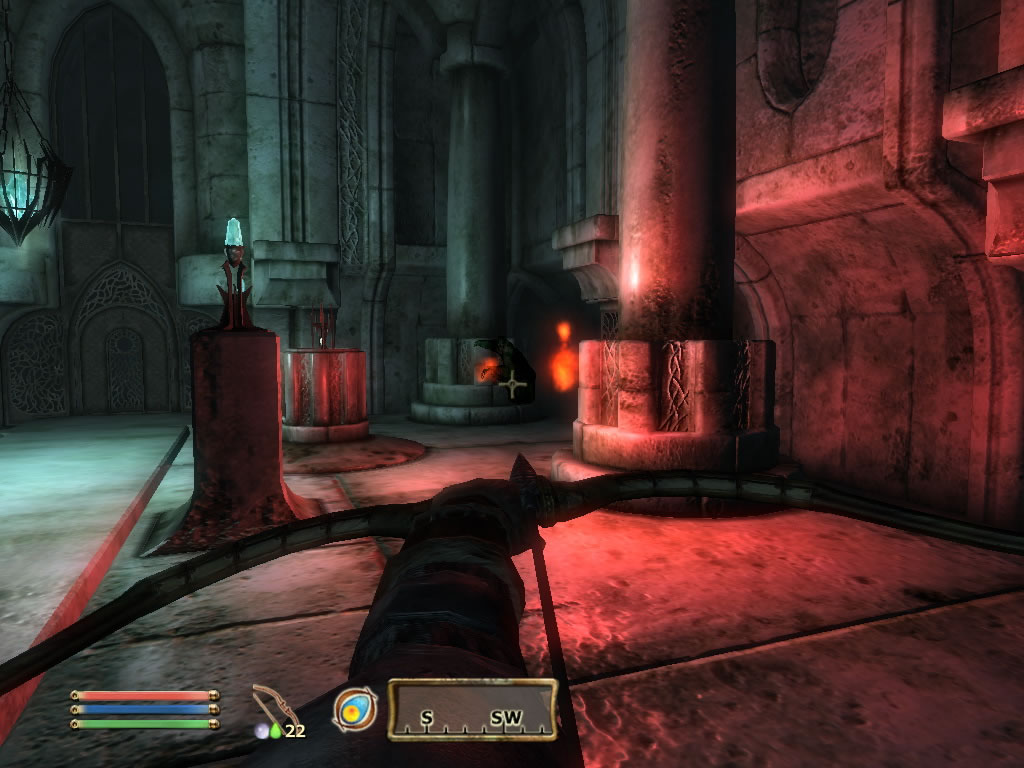Image resolution: width=1024 pixels, height=768 pixels.
Task: Select the active spell icon
Action: tap(355, 709)
